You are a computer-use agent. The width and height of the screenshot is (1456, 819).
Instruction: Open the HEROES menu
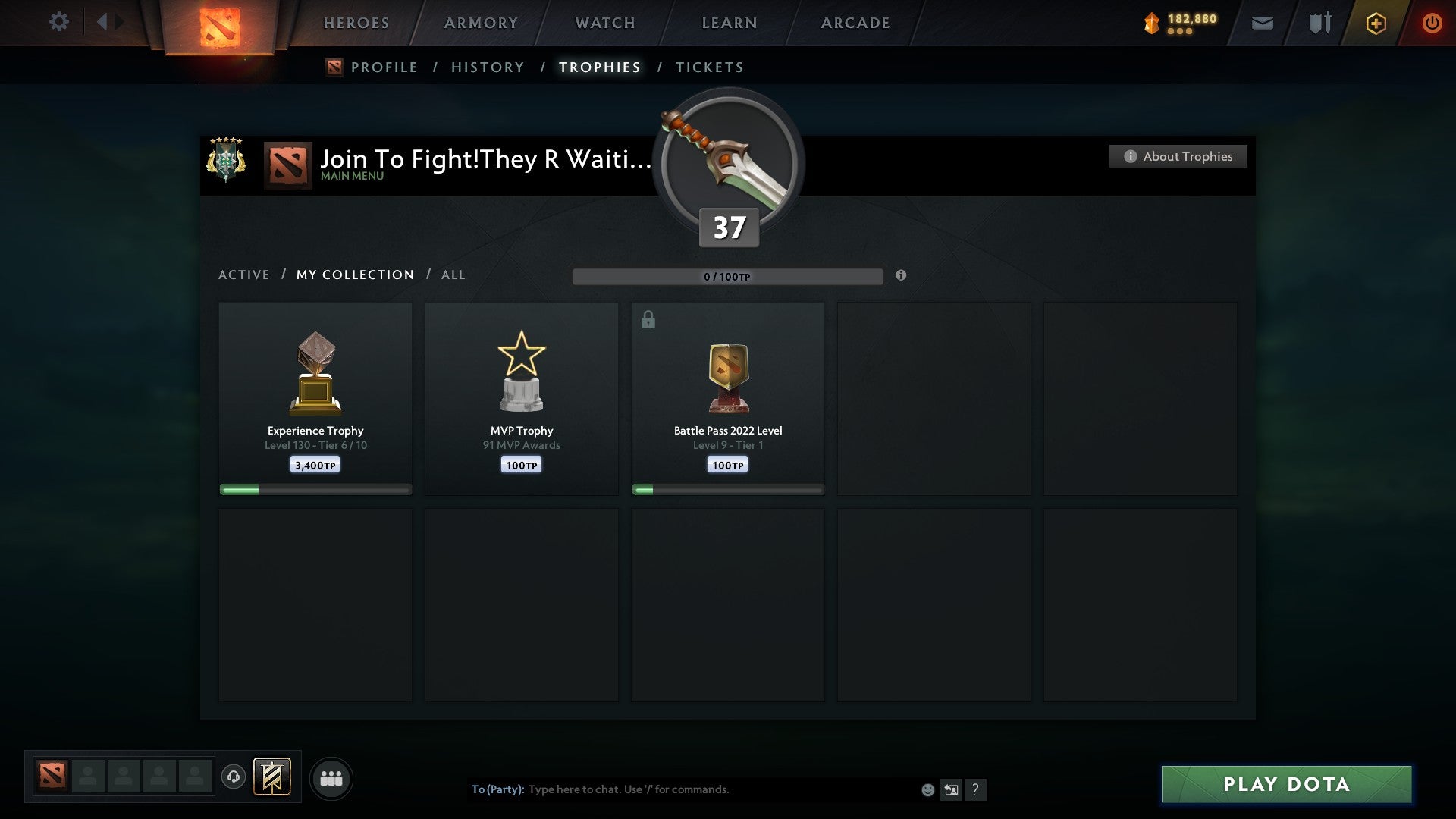(356, 22)
